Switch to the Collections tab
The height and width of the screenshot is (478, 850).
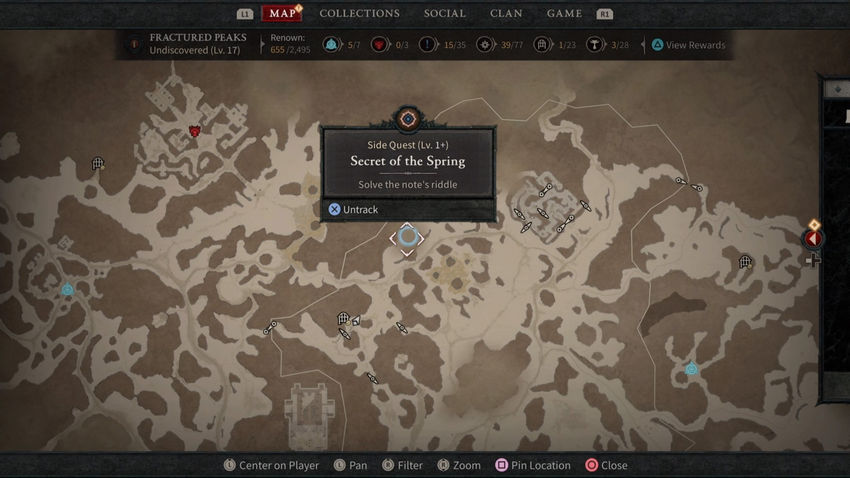point(359,14)
